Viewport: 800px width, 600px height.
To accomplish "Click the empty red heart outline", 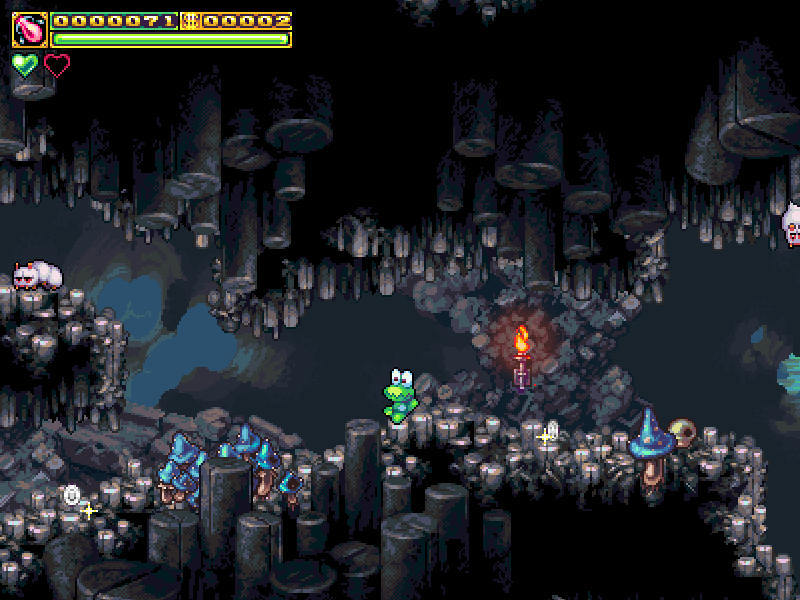I will tap(58, 66).
